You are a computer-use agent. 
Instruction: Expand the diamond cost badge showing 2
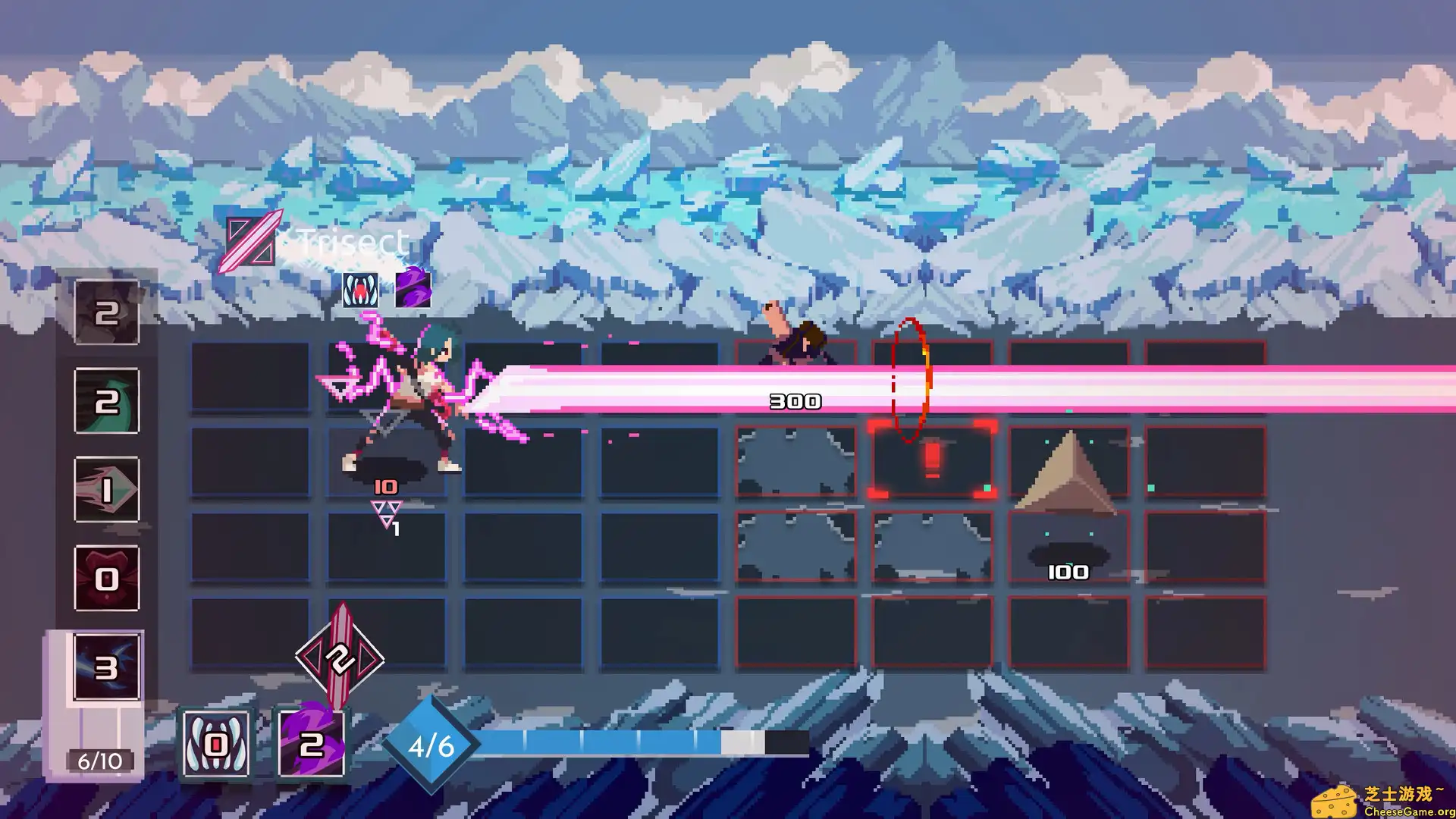click(340, 660)
